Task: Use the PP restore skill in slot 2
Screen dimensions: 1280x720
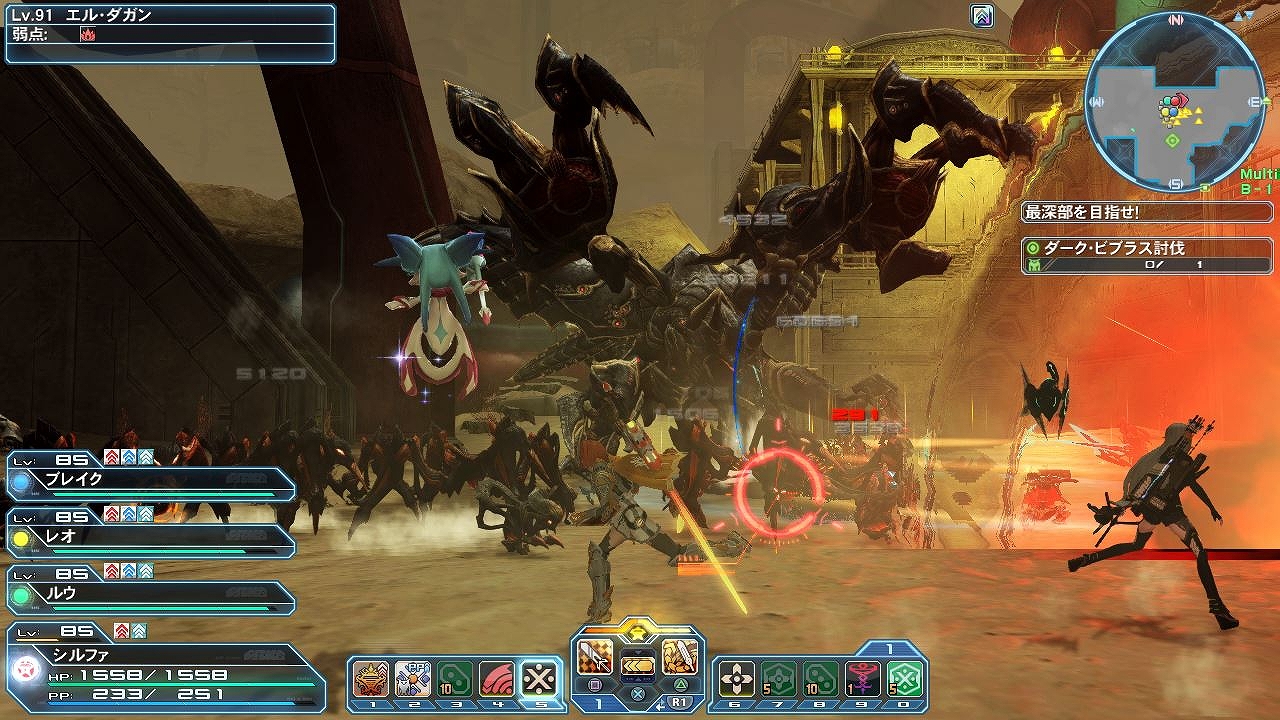Action: 413,679
